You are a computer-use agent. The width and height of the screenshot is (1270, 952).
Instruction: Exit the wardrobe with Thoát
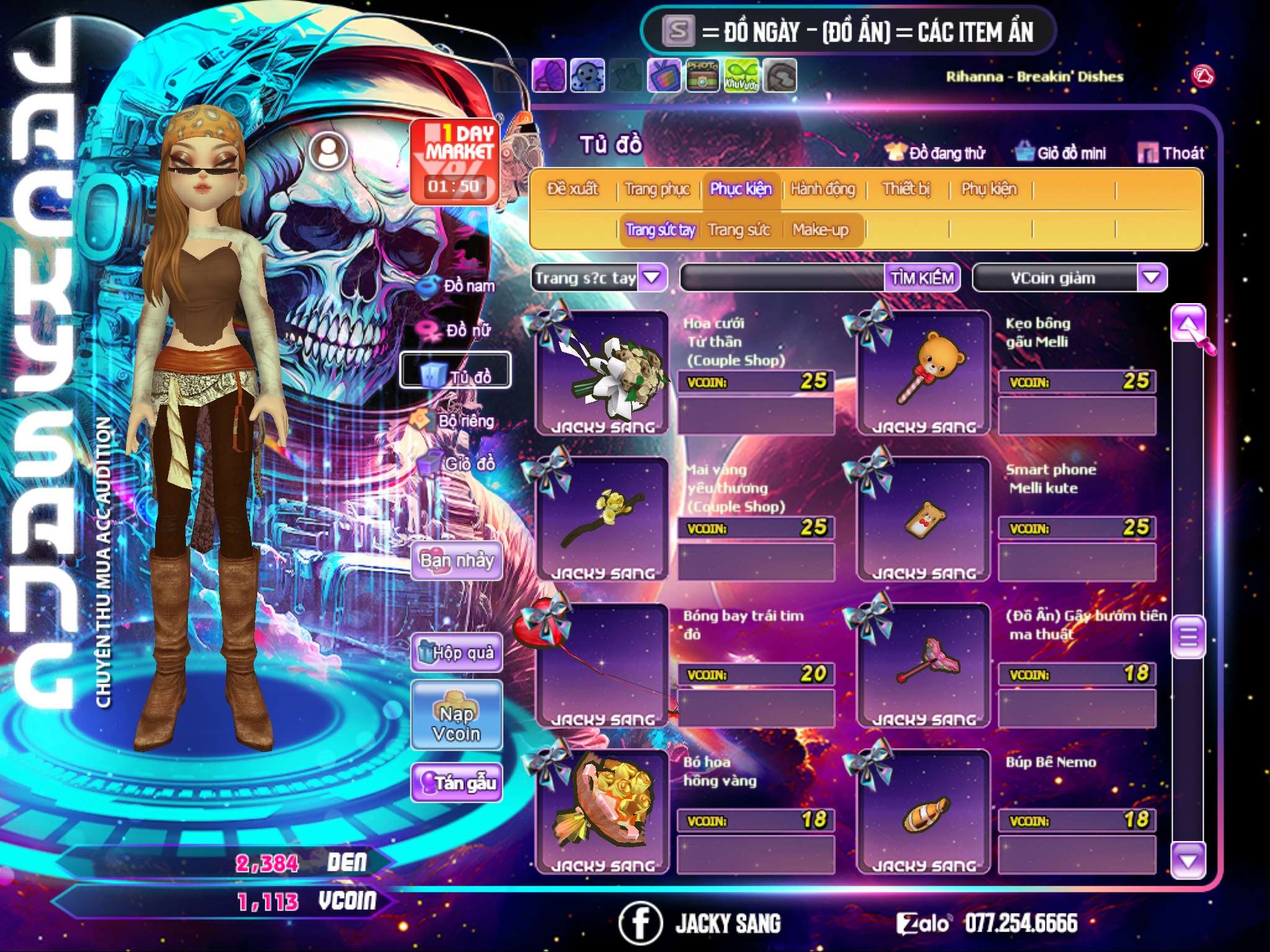point(1171,153)
